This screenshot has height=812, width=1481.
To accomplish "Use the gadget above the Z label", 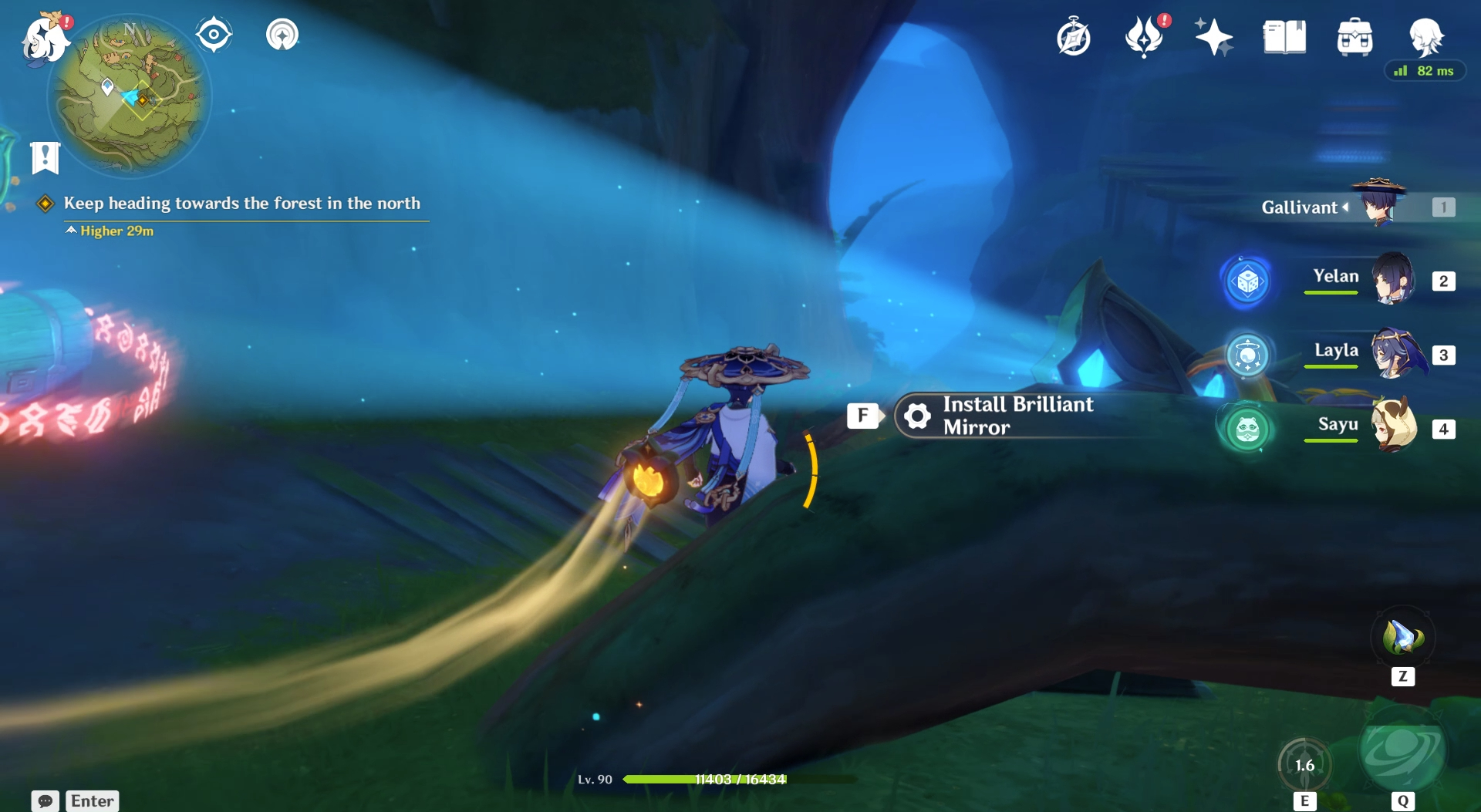I will (1402, 638).
